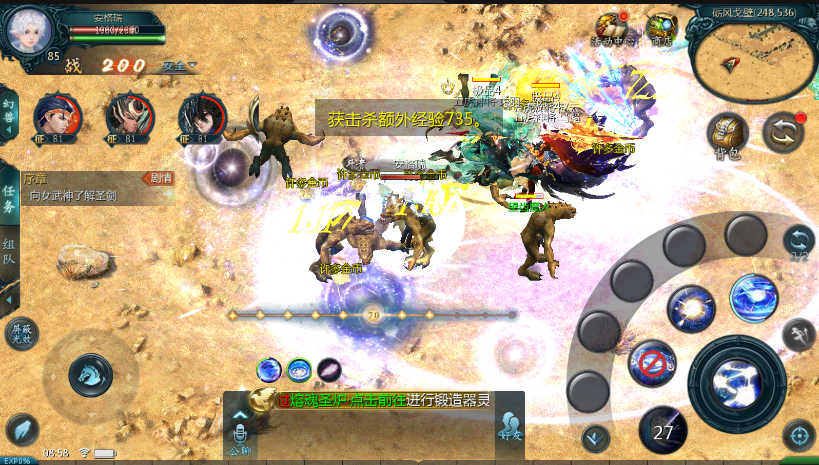This screenshot has height=465, width=819.
Task: Open the 活动中心 activity center
Action: (610, 29)
